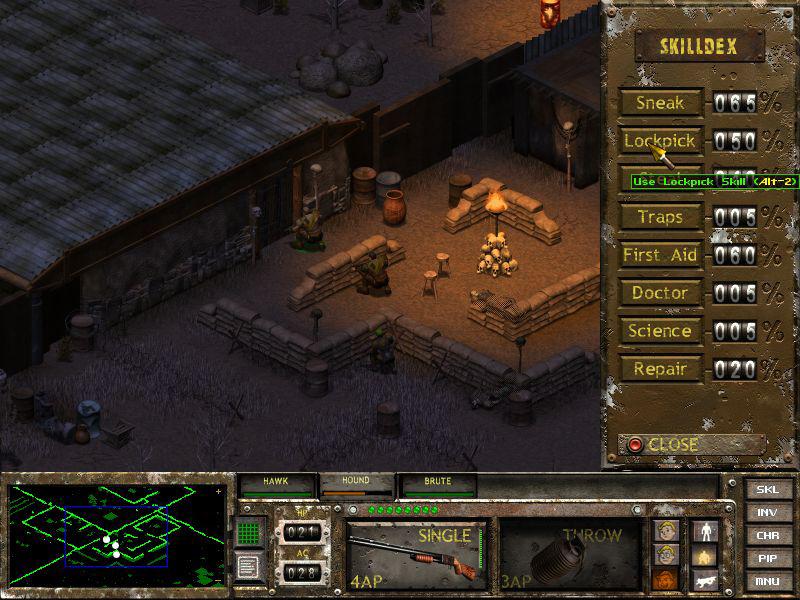This screenshot has height=600, width=800.
Task: Open the SKL skills button
Action: (767, 490)
